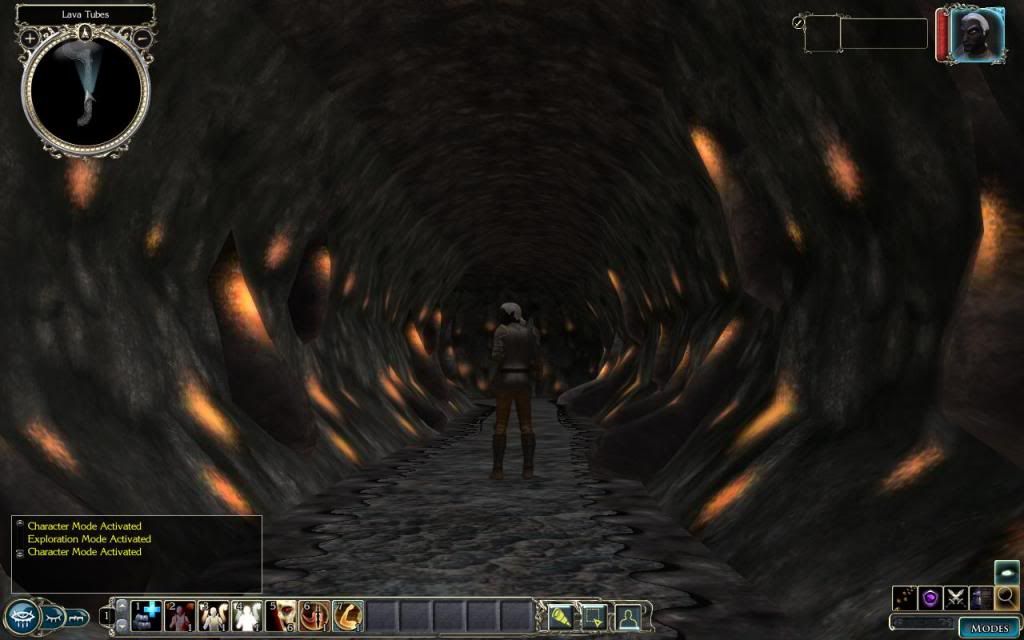Toggle the minimap north-lock arrow button
Screen dimensions: 1024x640
(86, 31)
